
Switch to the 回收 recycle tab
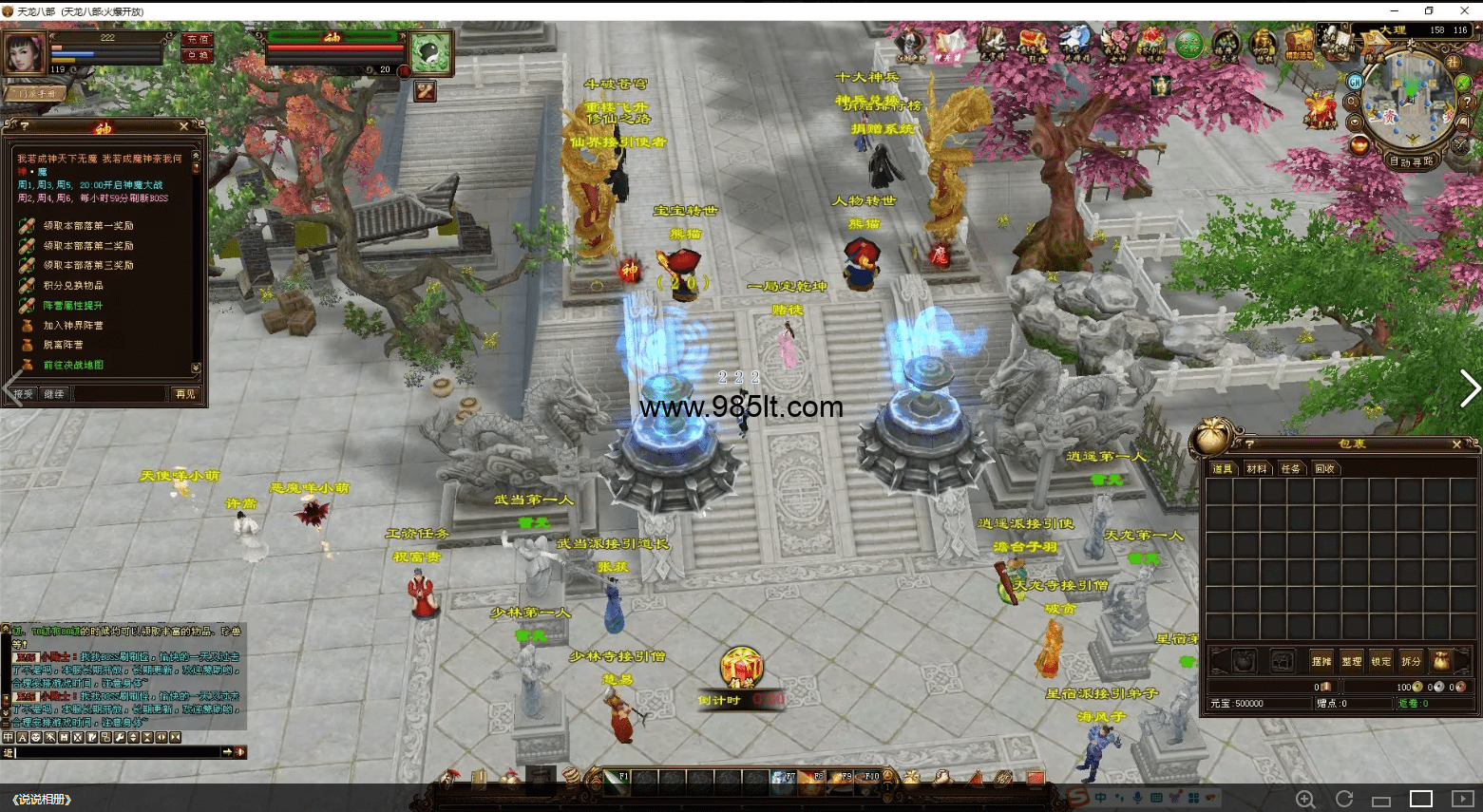coord(1324,469)
